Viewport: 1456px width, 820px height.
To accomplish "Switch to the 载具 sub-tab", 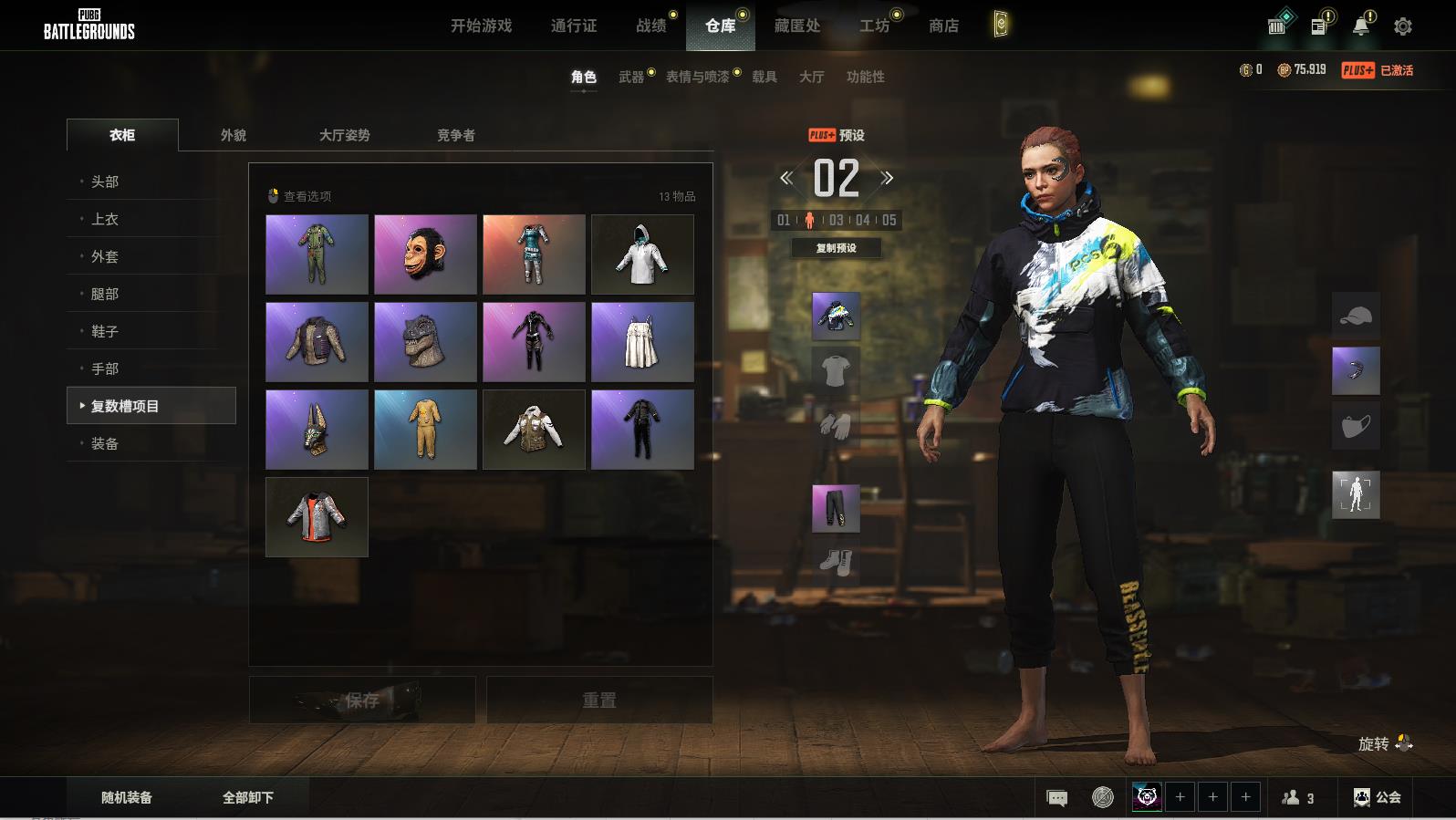I will [764, 77].
